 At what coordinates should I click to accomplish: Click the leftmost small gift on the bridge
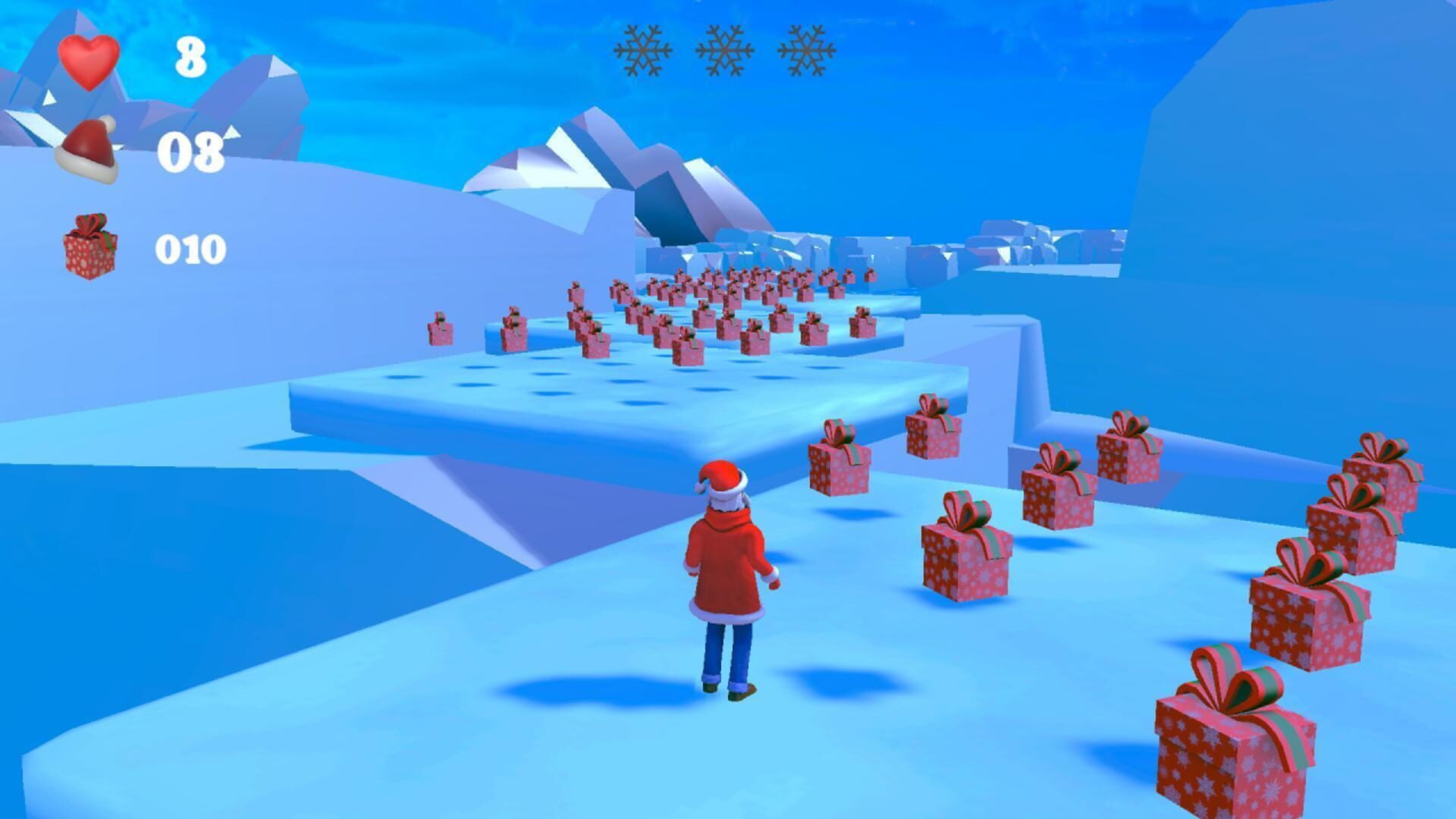click(438, 330)
